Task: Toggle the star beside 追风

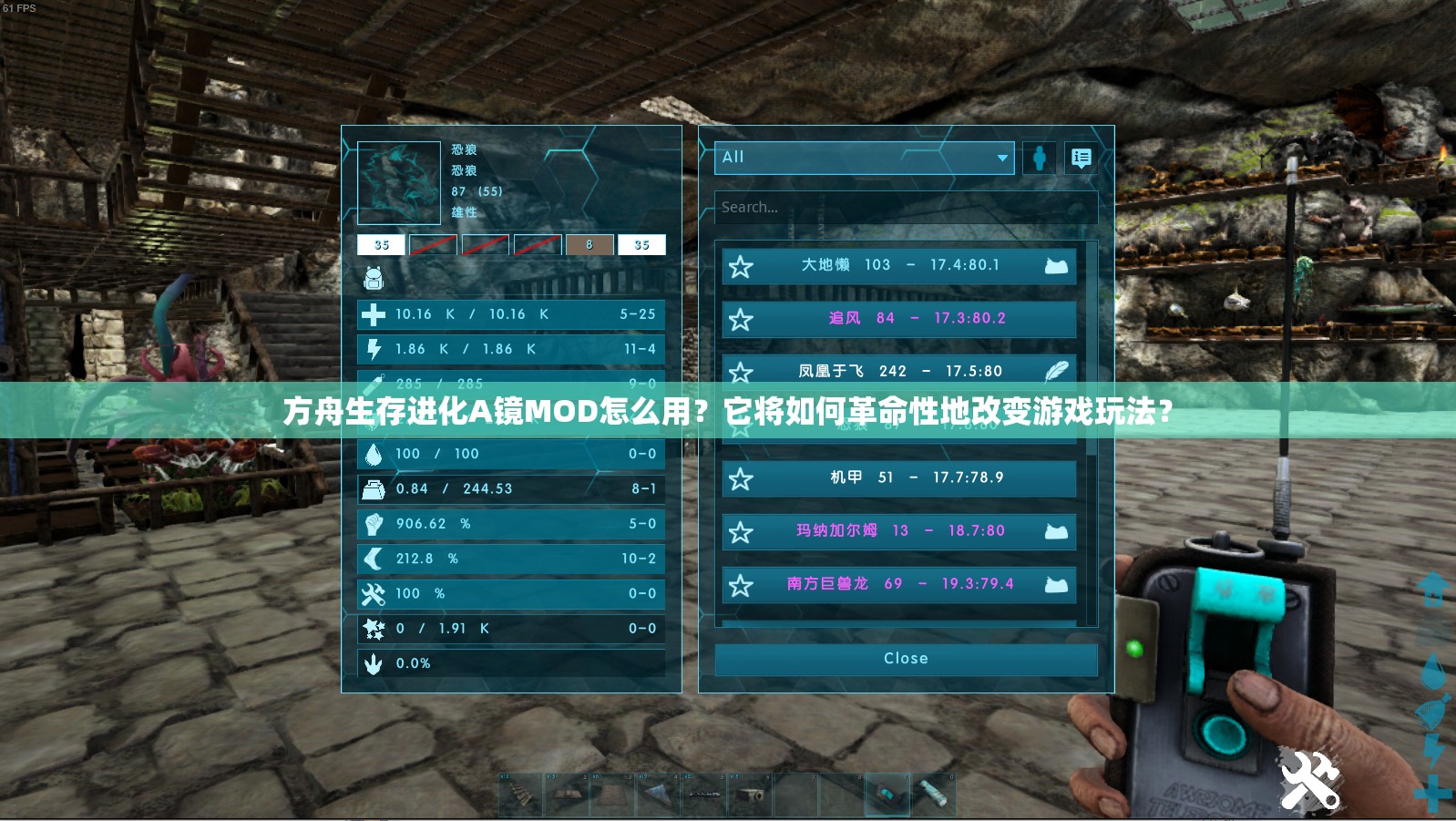Action: point(741,320)
